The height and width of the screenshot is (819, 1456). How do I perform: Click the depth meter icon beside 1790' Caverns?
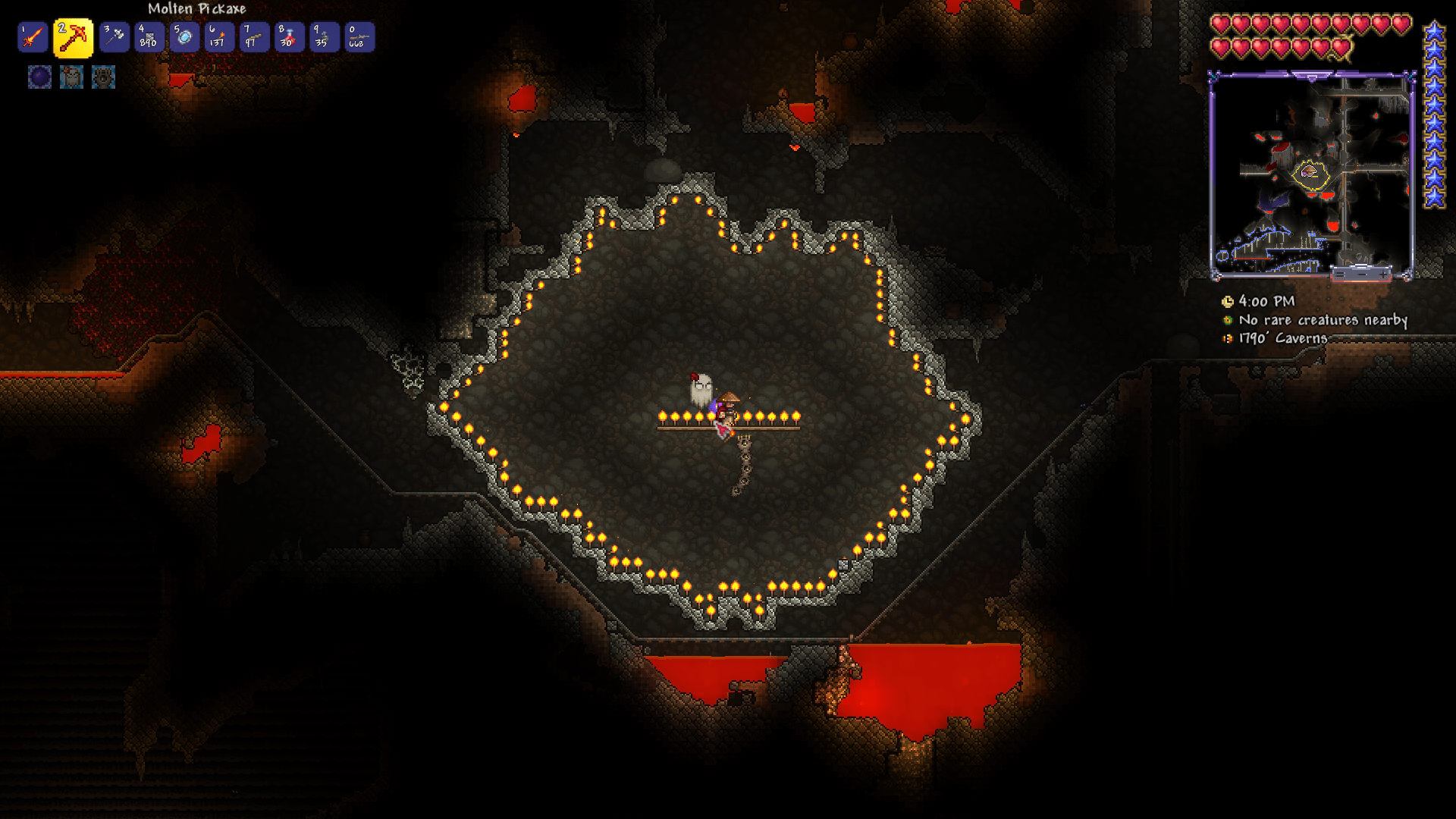pyautogui.click(x=1227, y=338)
